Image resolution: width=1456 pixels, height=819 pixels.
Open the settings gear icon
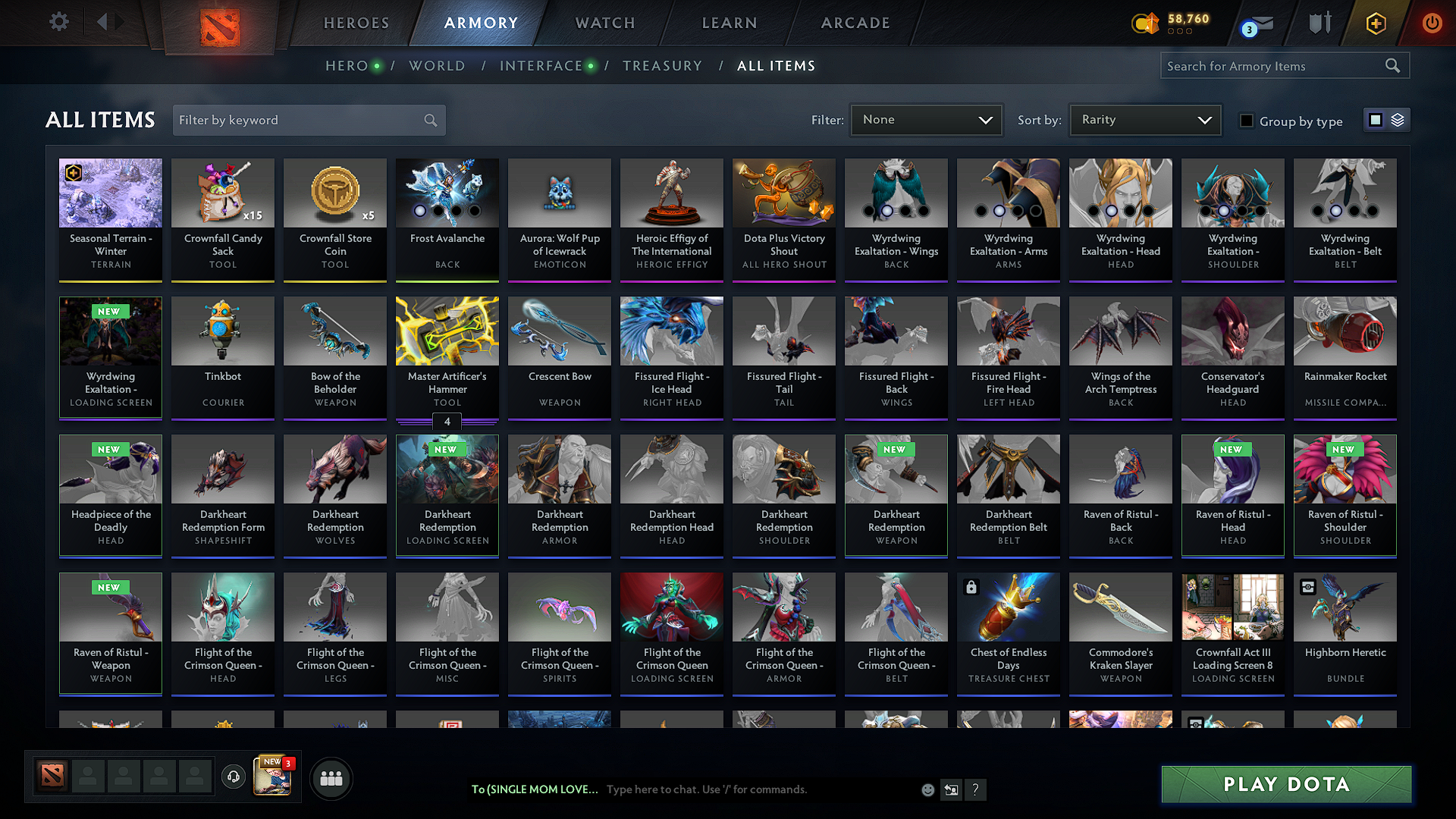(x=58, y=21)
